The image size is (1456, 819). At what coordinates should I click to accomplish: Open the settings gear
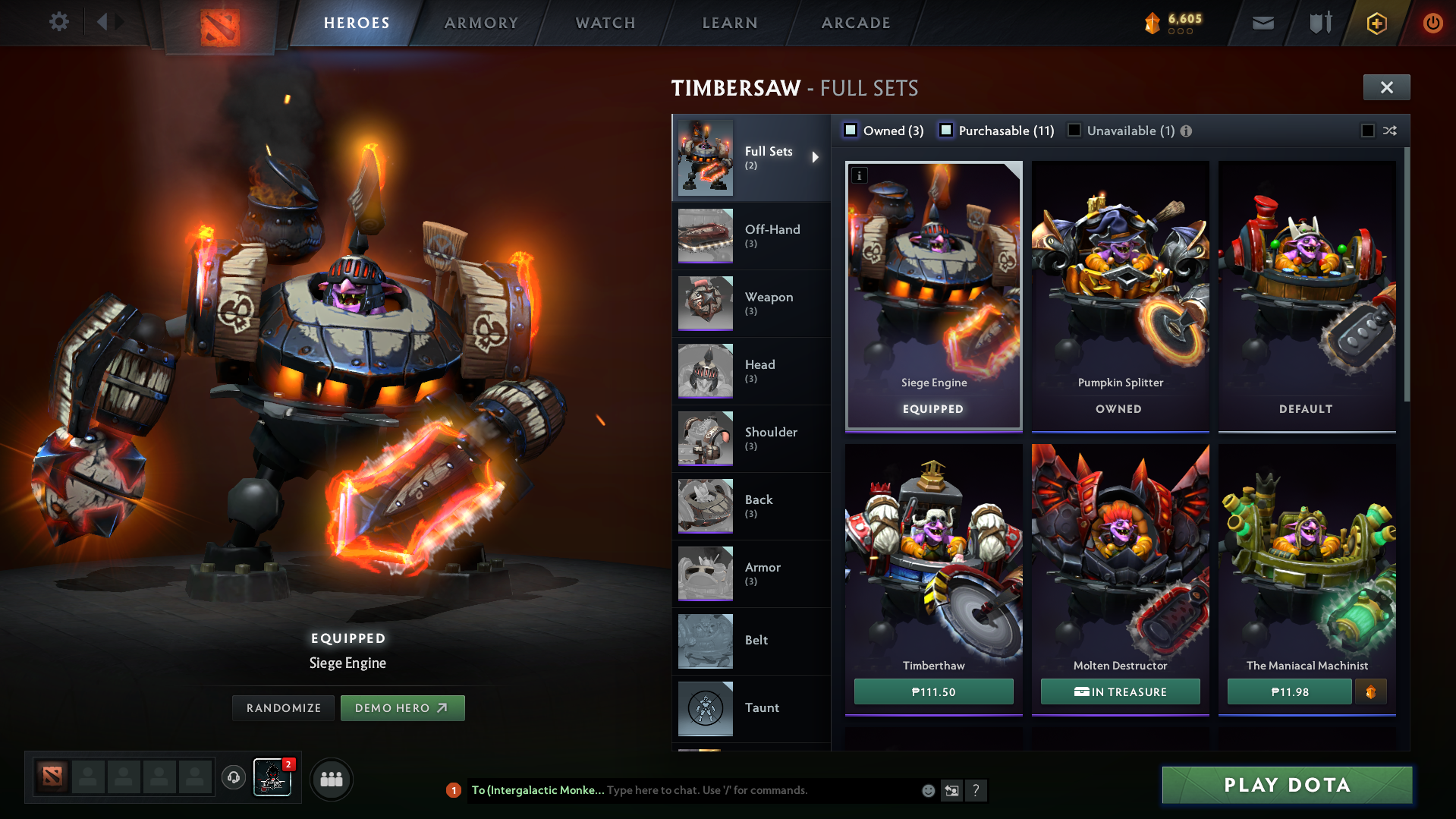(58, 22)
